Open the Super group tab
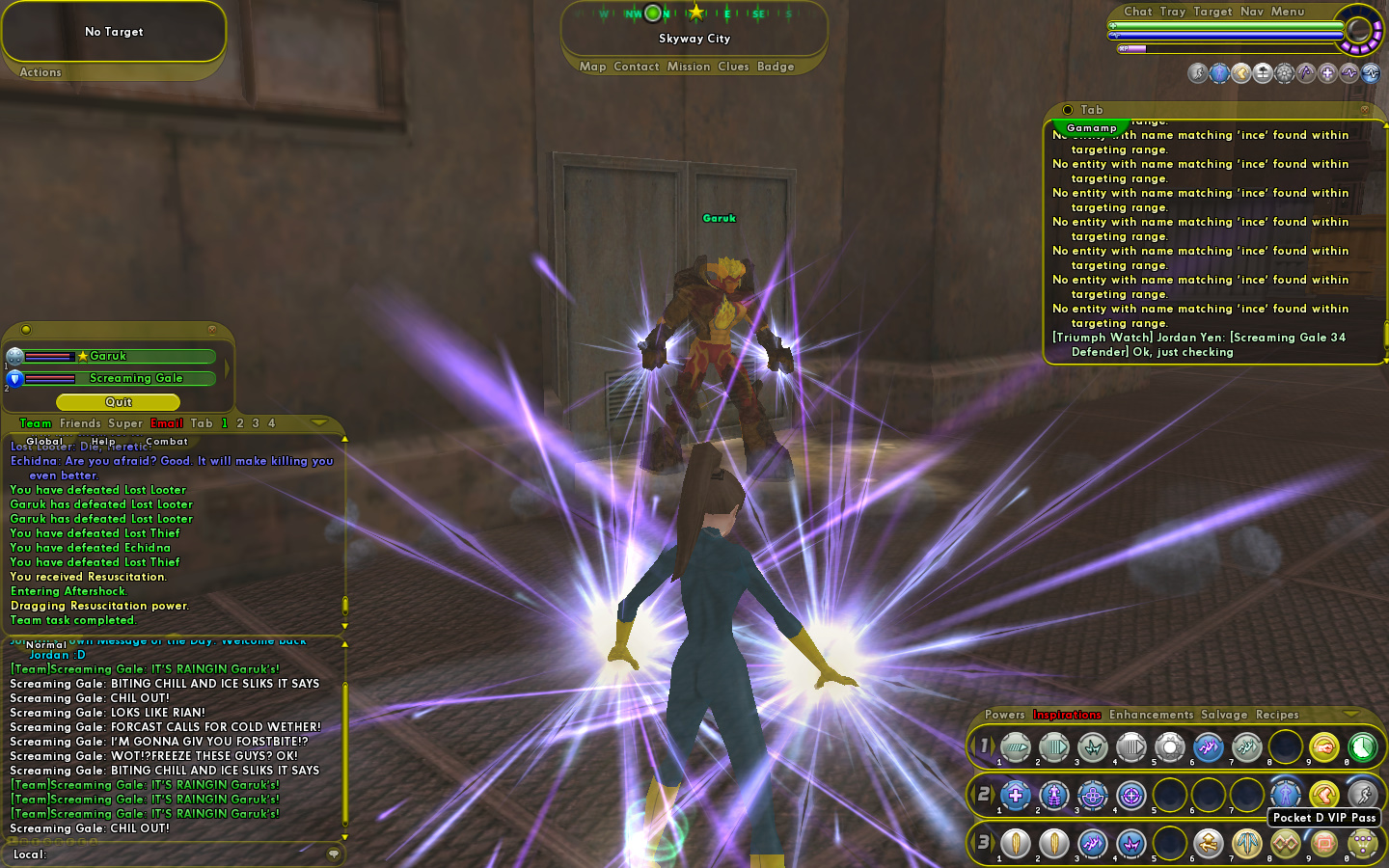The image size is (1389, 868). (x=125, y=423)
